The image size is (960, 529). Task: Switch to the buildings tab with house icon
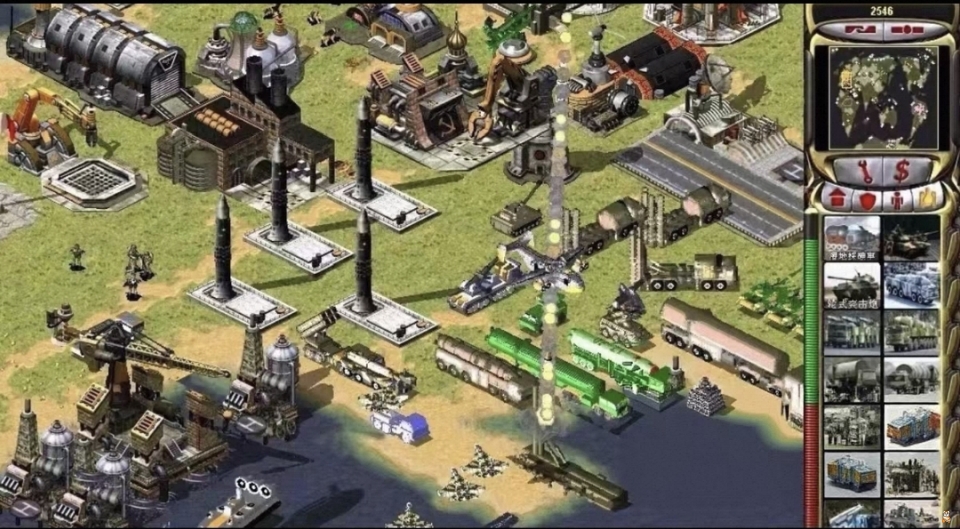click(836, 199)
